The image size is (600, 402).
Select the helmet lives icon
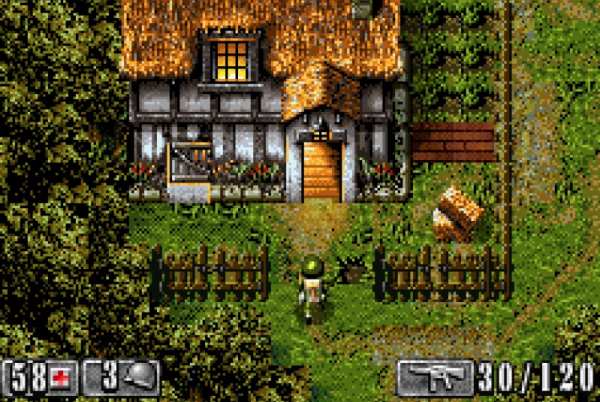coord(142,378)
